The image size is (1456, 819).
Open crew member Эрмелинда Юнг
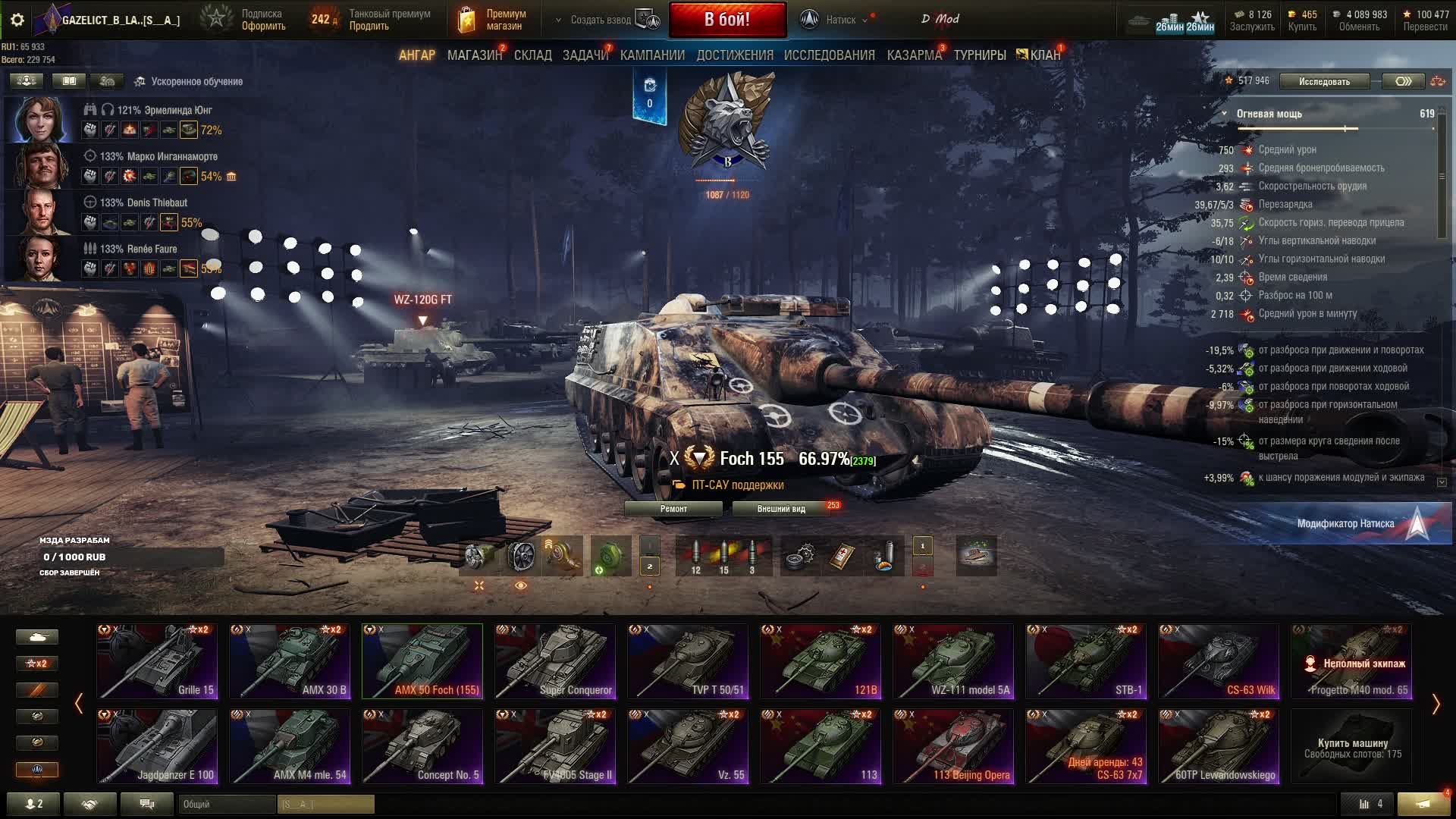[x=39, y=119]
